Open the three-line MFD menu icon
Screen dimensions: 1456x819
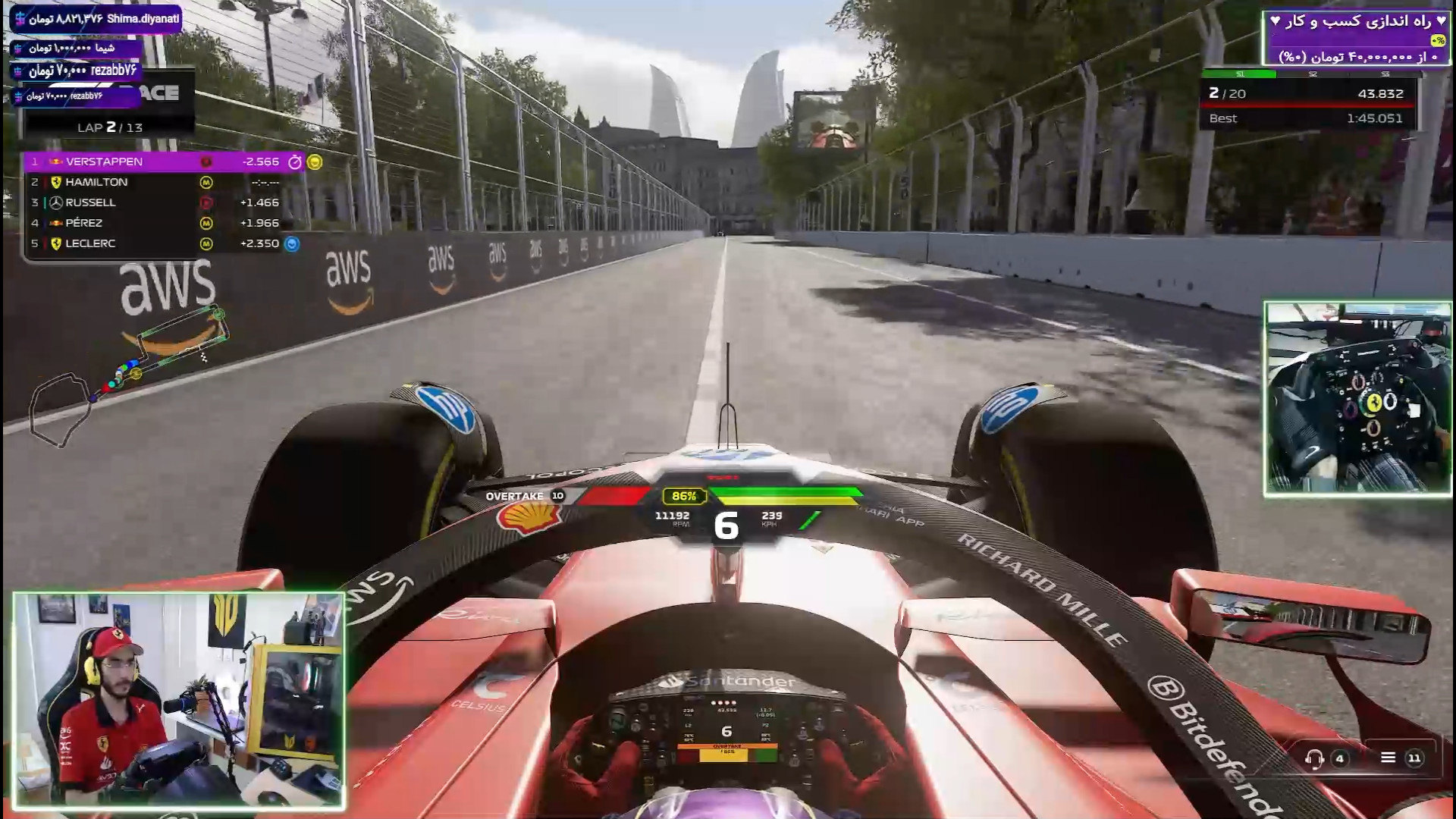1388,758
